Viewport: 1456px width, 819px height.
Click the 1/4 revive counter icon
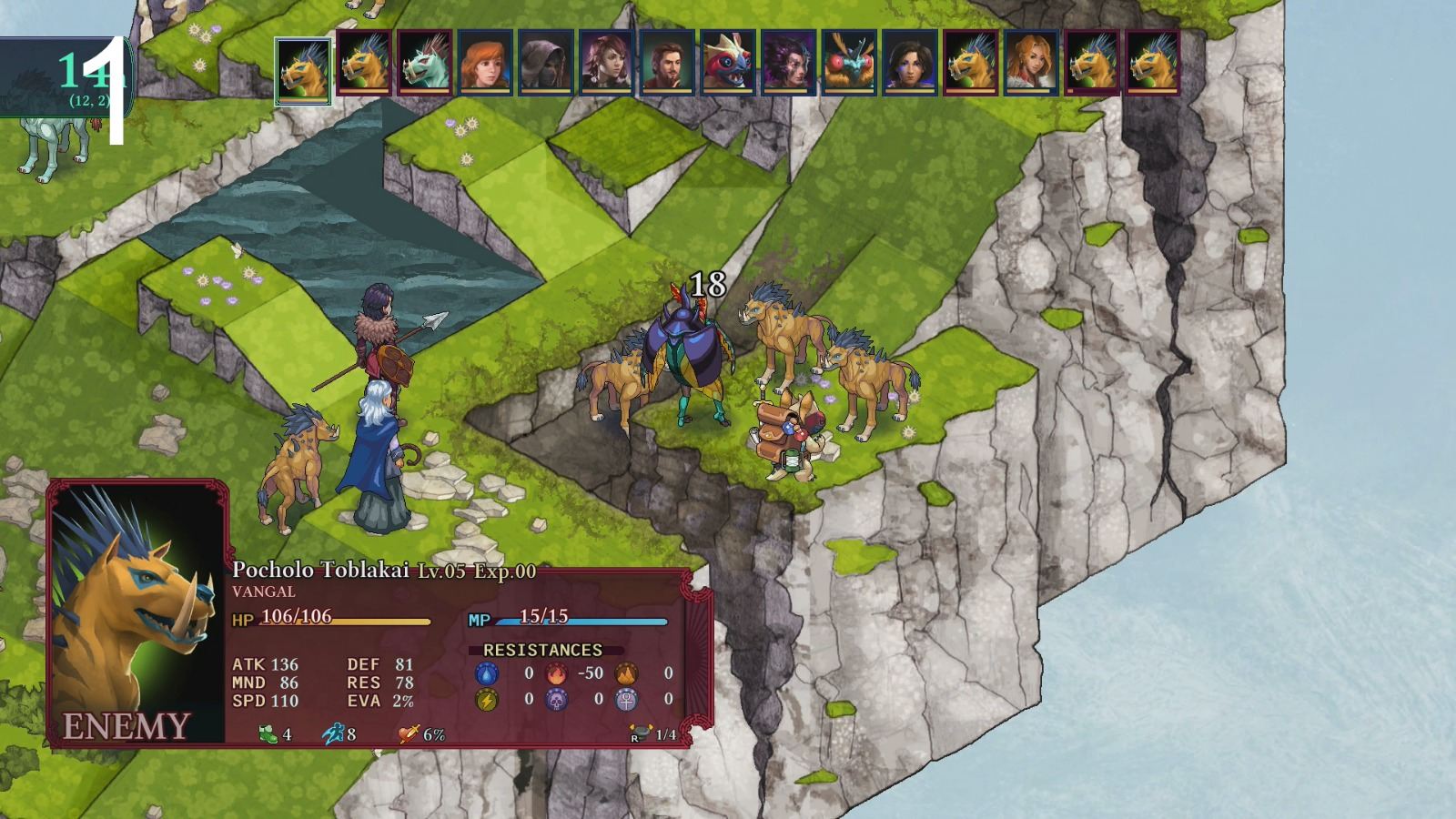(x=641, y=732)
